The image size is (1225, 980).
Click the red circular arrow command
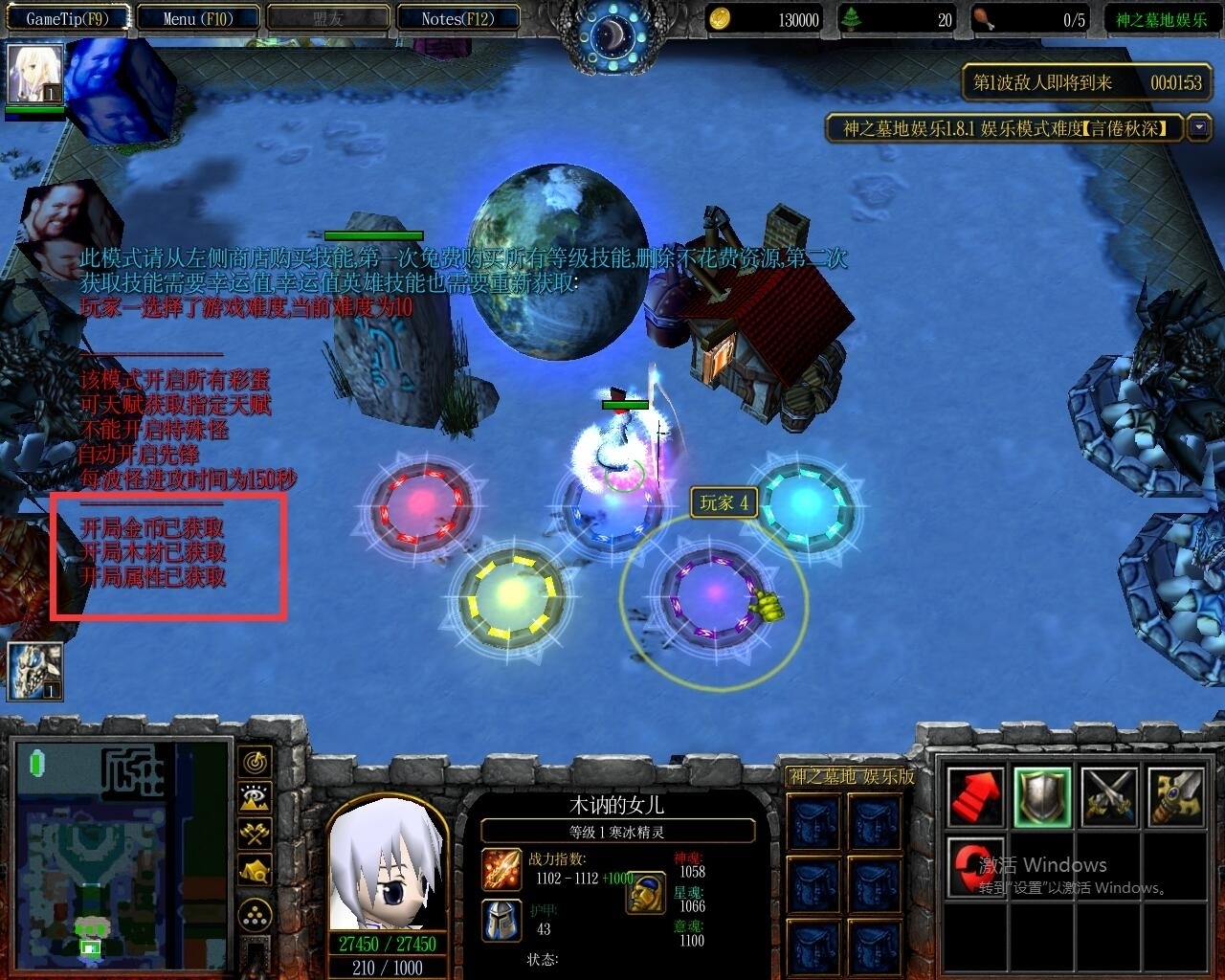(974, 866)
